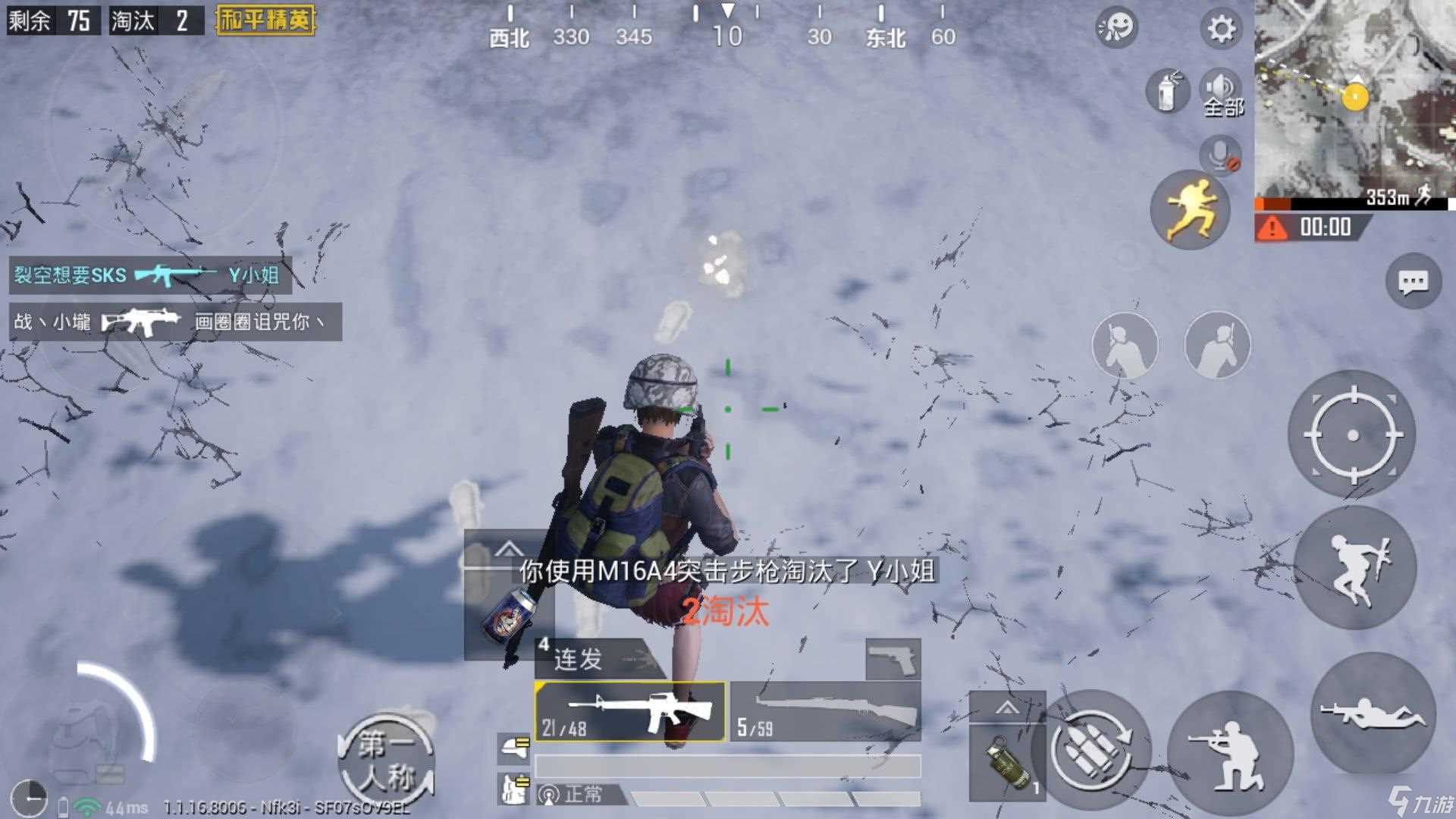Collapse the weapon panel chevron
This screenshot has width=1456, height=819.
510,550
